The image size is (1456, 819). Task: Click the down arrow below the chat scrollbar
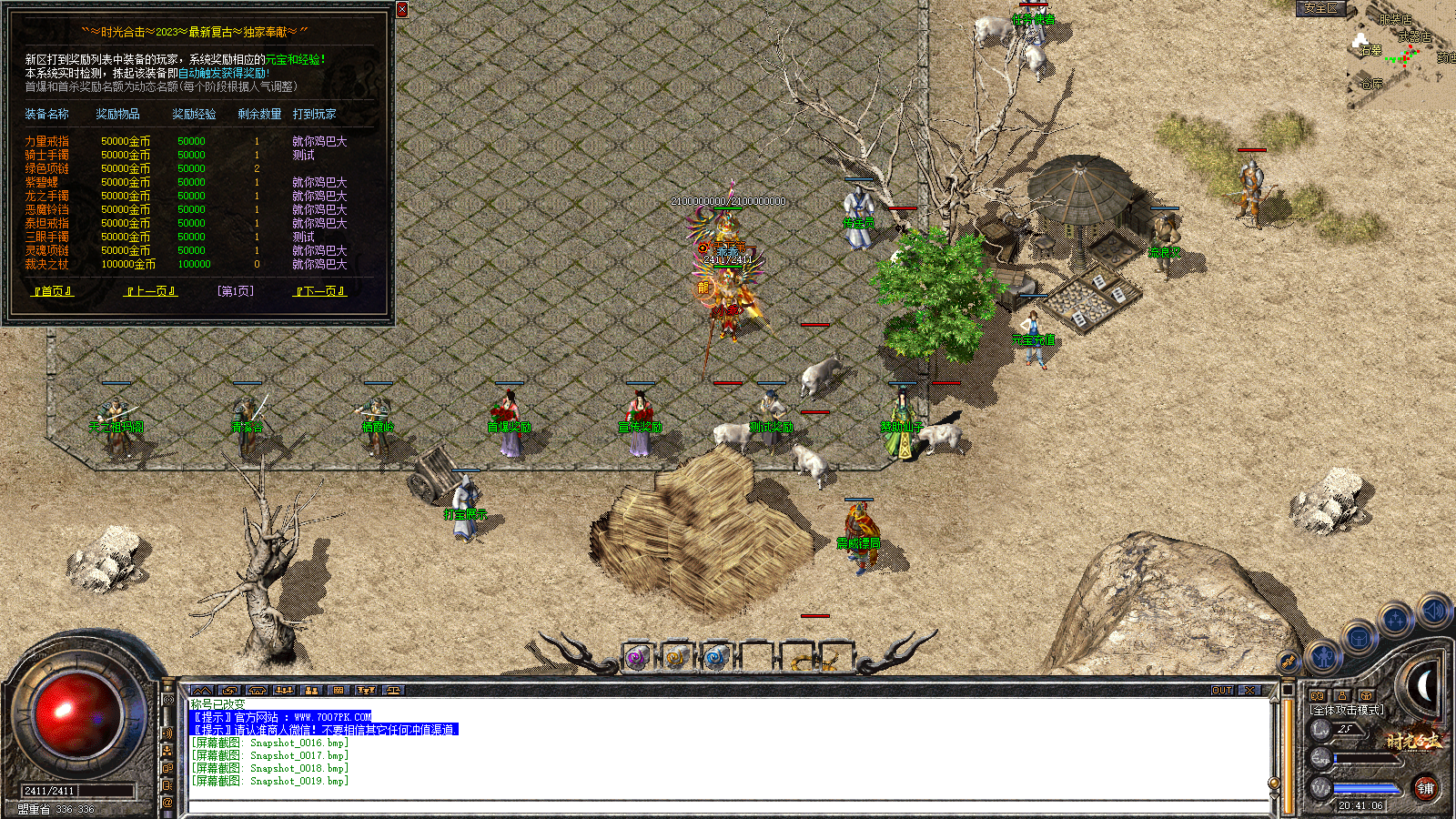coord(1274,796)
